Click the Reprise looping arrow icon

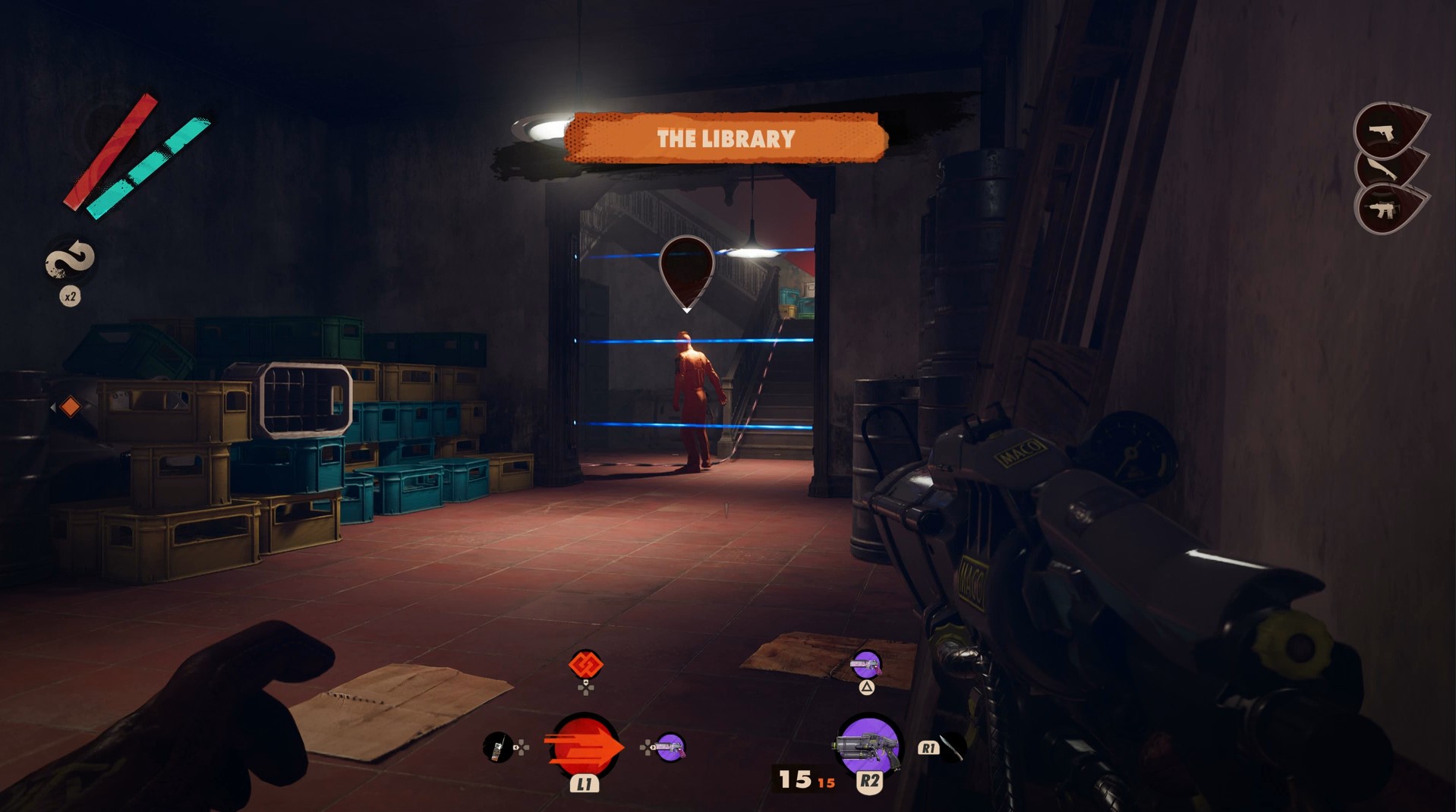click(x=70, y=261)
